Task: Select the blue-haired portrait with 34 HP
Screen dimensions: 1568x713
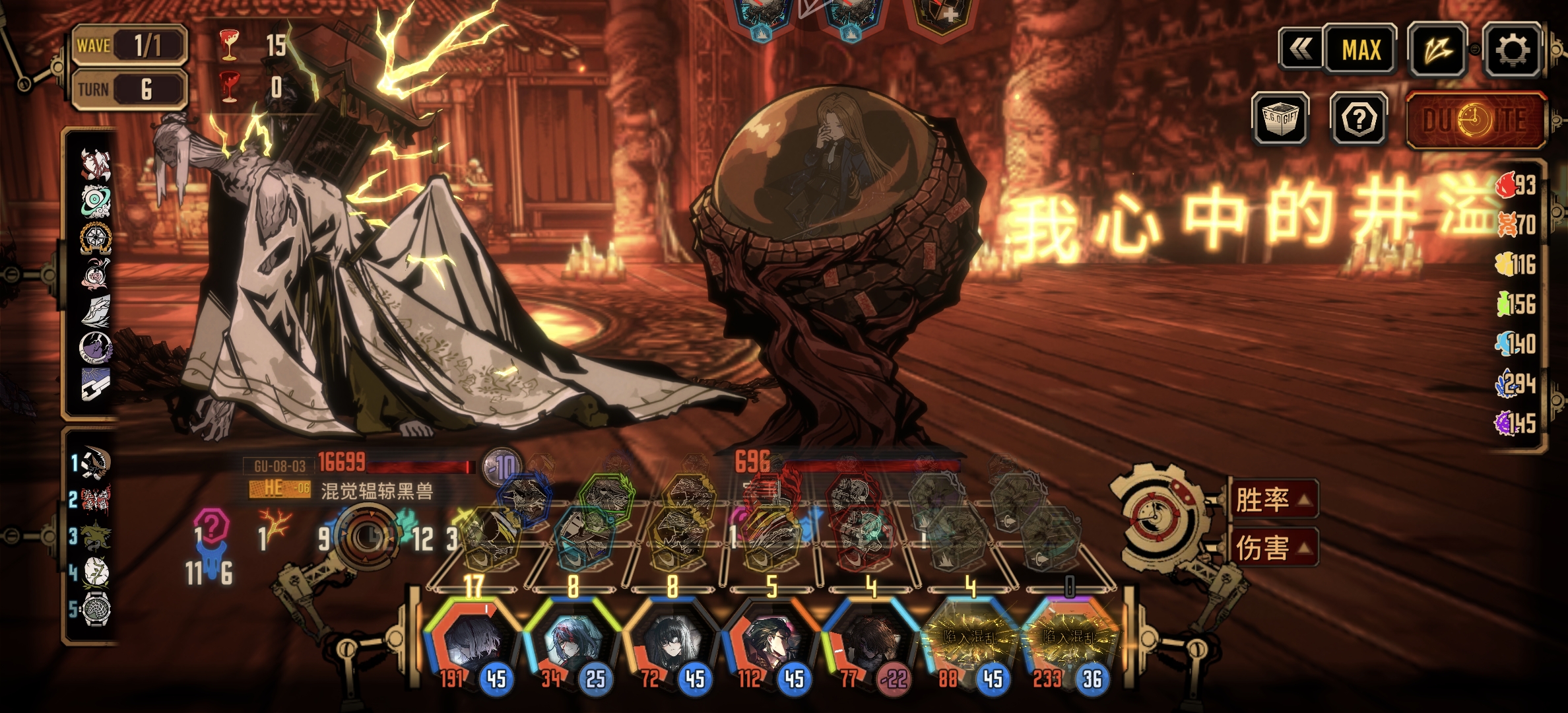Action: [572, 639]
